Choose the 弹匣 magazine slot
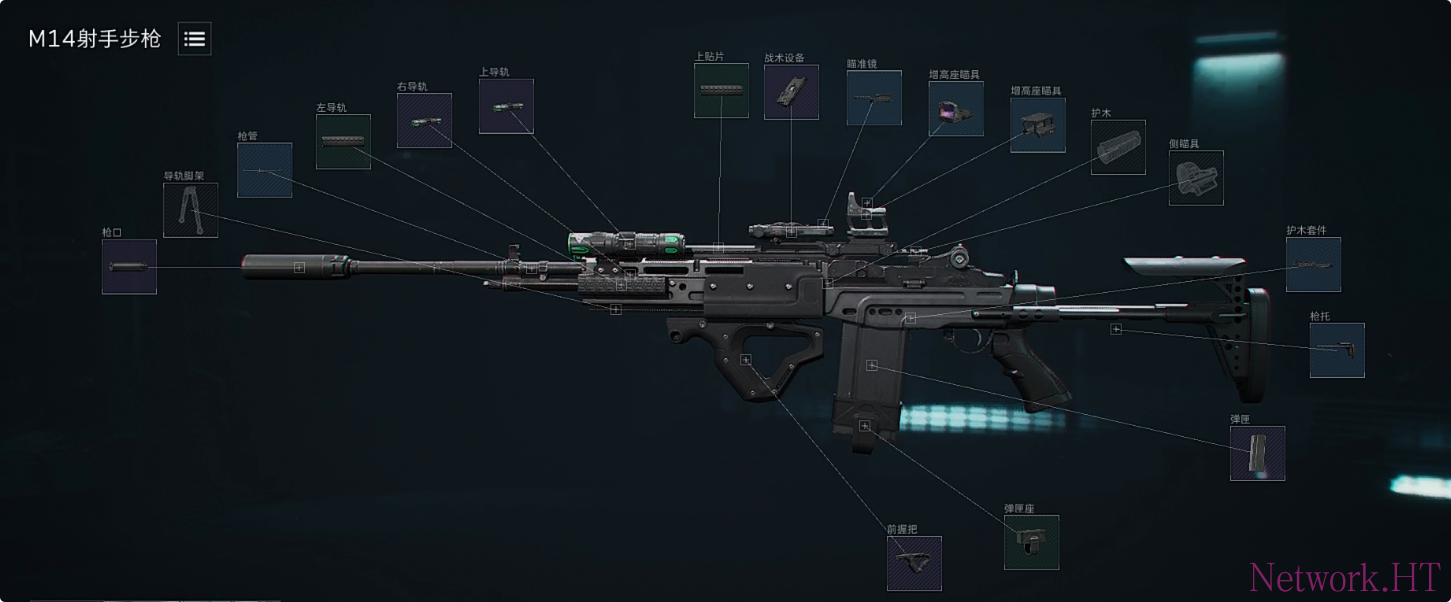1451x602 pixels. (x=1257, y=453)
